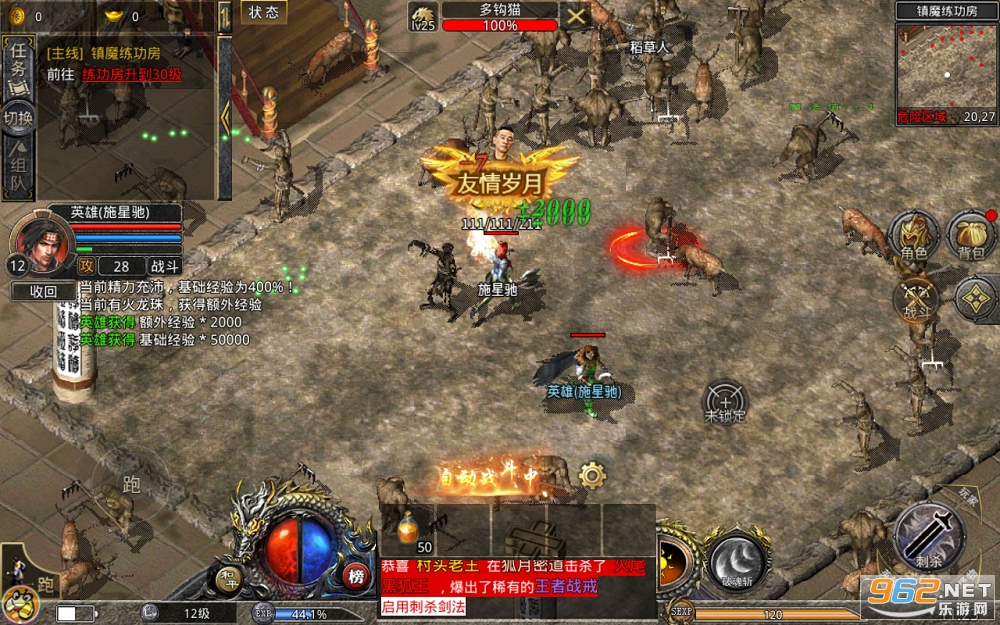Viewport: 1000px width, 625px height.
Task: Open the 榜 ranking button
Action: (355, 576)
